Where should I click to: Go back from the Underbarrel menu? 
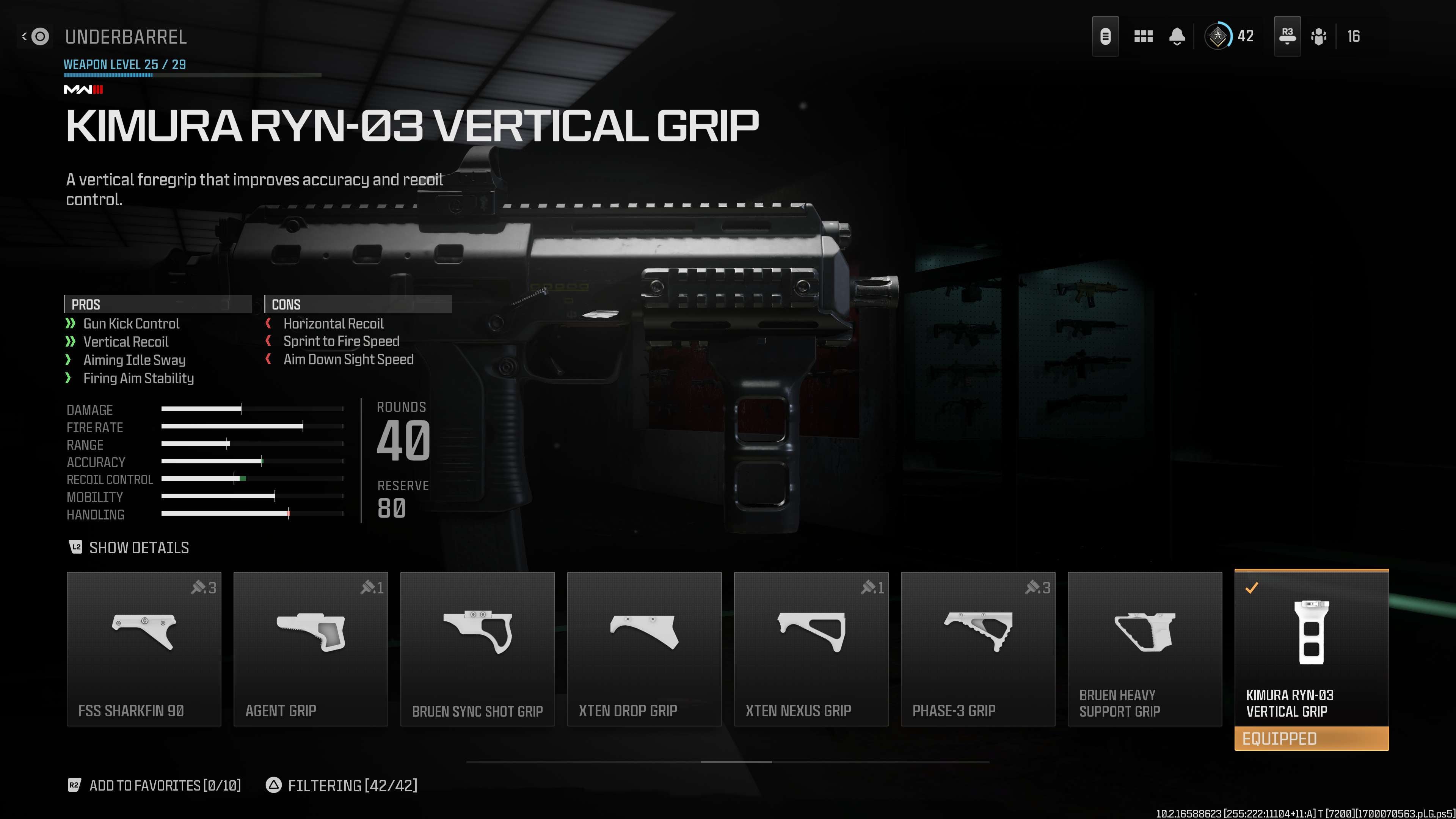(x=35, y=37)
